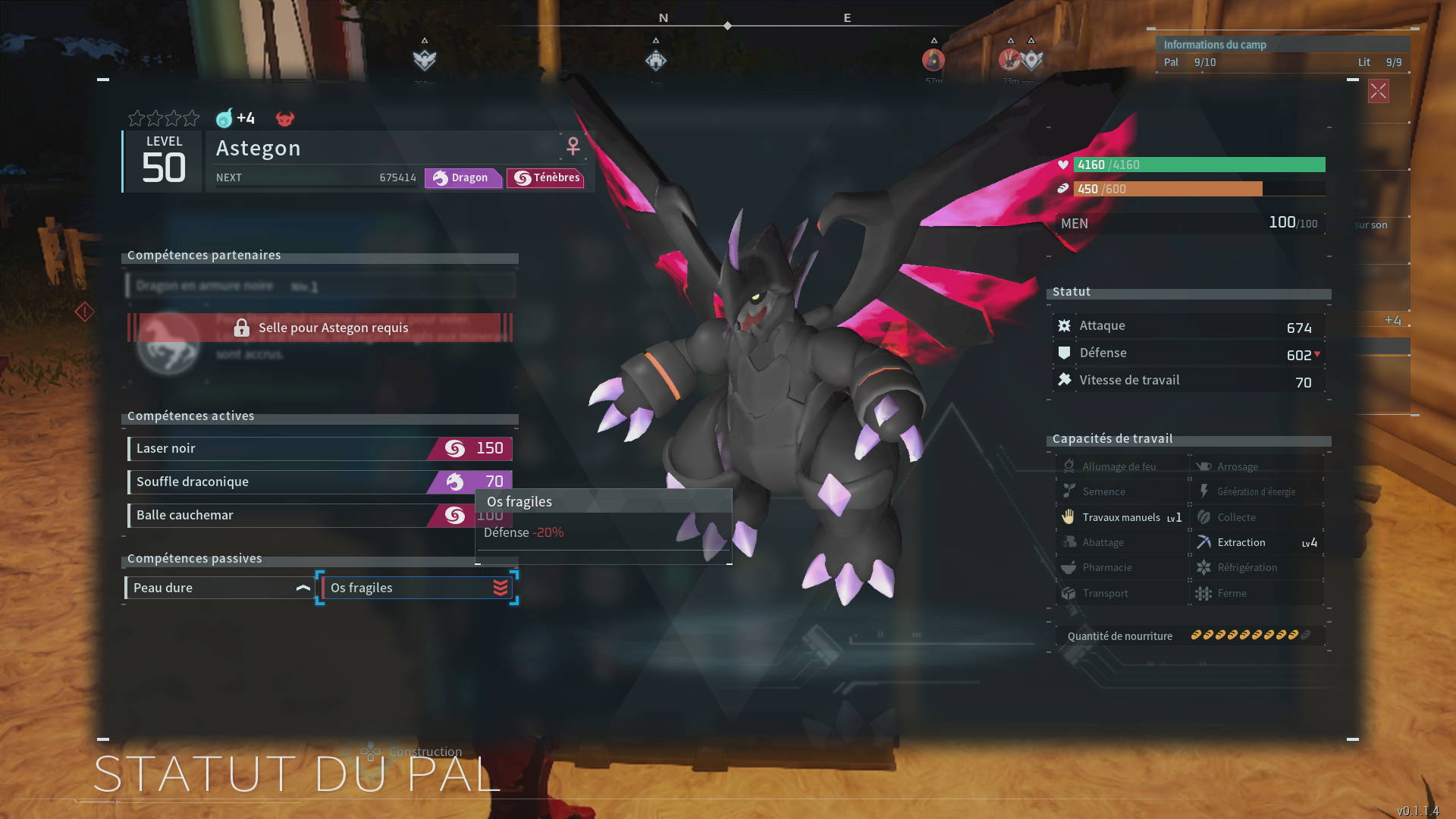Image resolution: width=1456 pixels, height=819 pixels.
Task: Select the Travaux manuels work suitability
Action: pos(1122,518)
